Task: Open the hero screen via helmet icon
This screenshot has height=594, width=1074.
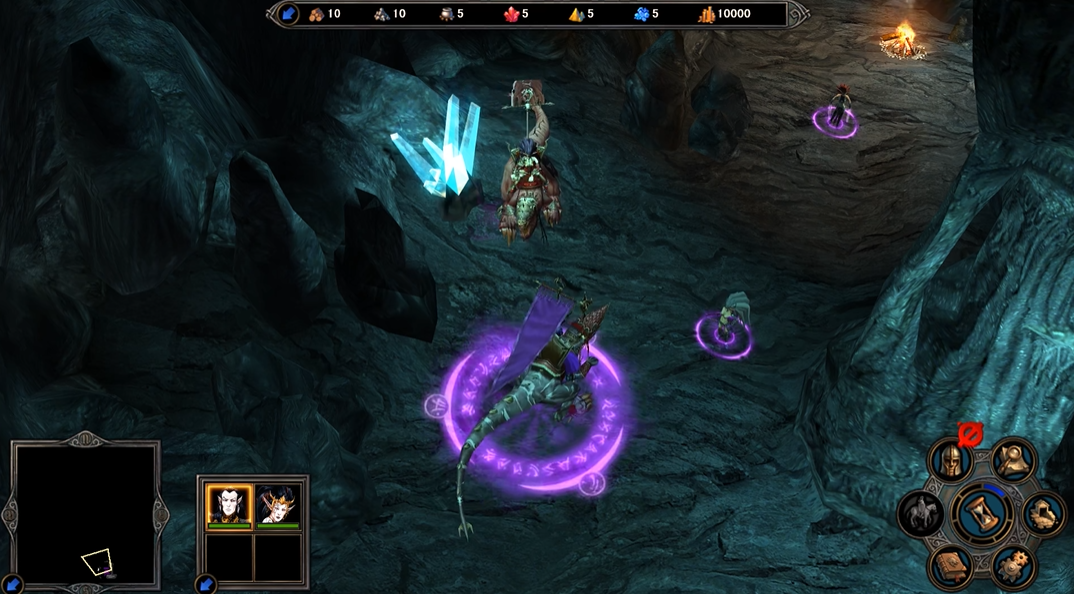Action: (x=949, y=460)
